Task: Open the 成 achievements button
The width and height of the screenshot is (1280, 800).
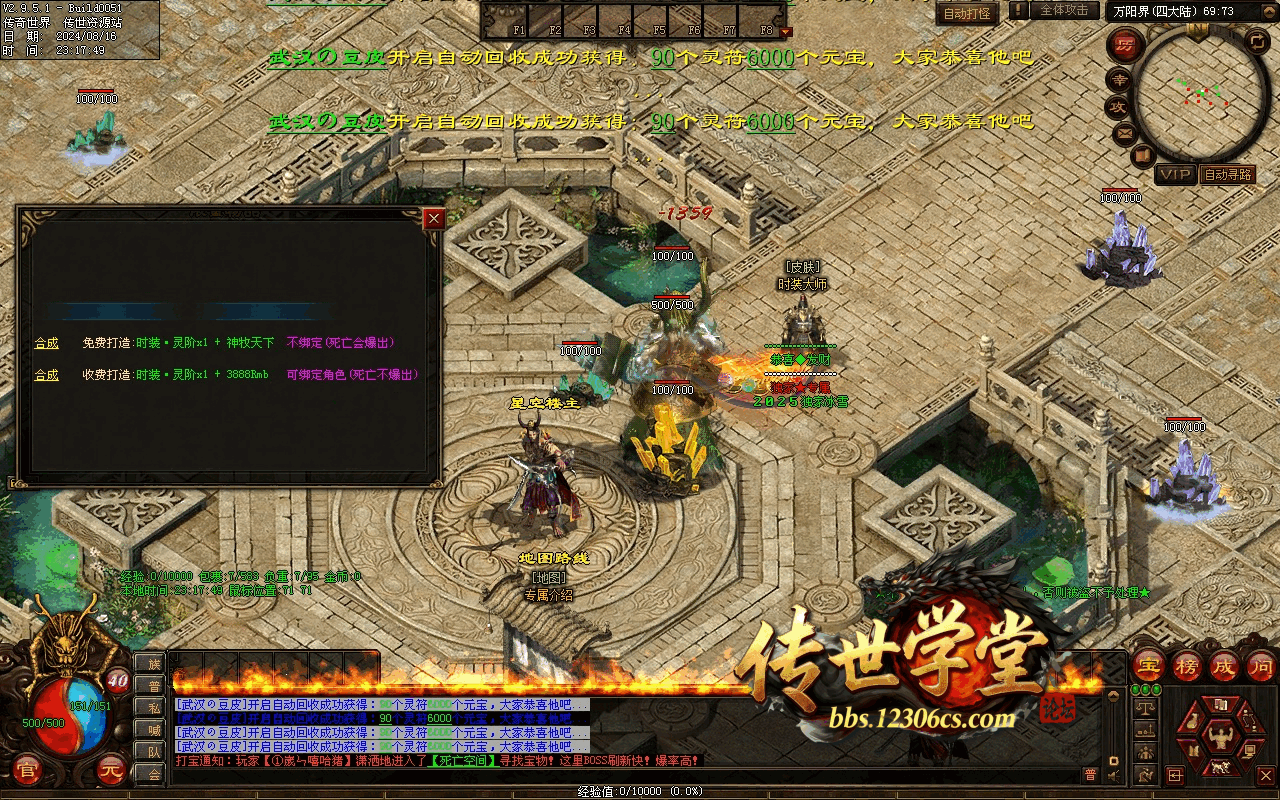Action: [1224, 667]
